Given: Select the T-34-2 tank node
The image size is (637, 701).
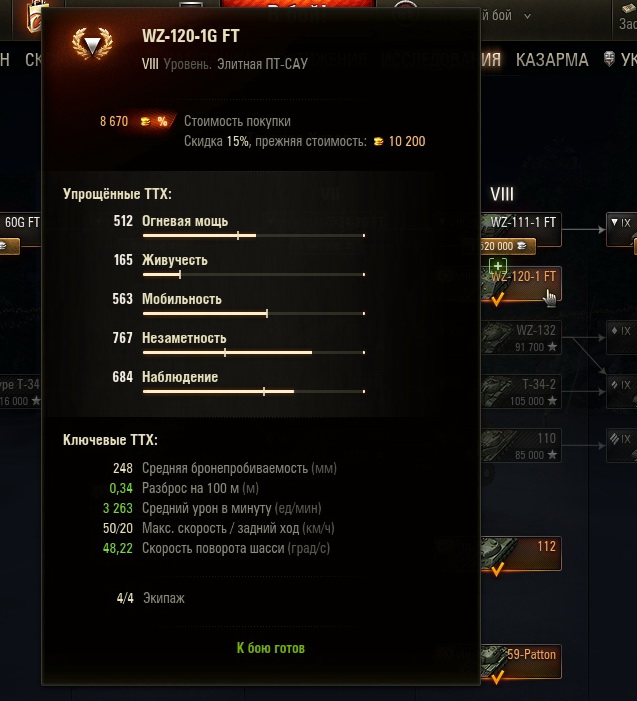Looking at the screenshot, I should tap(520, 391).
